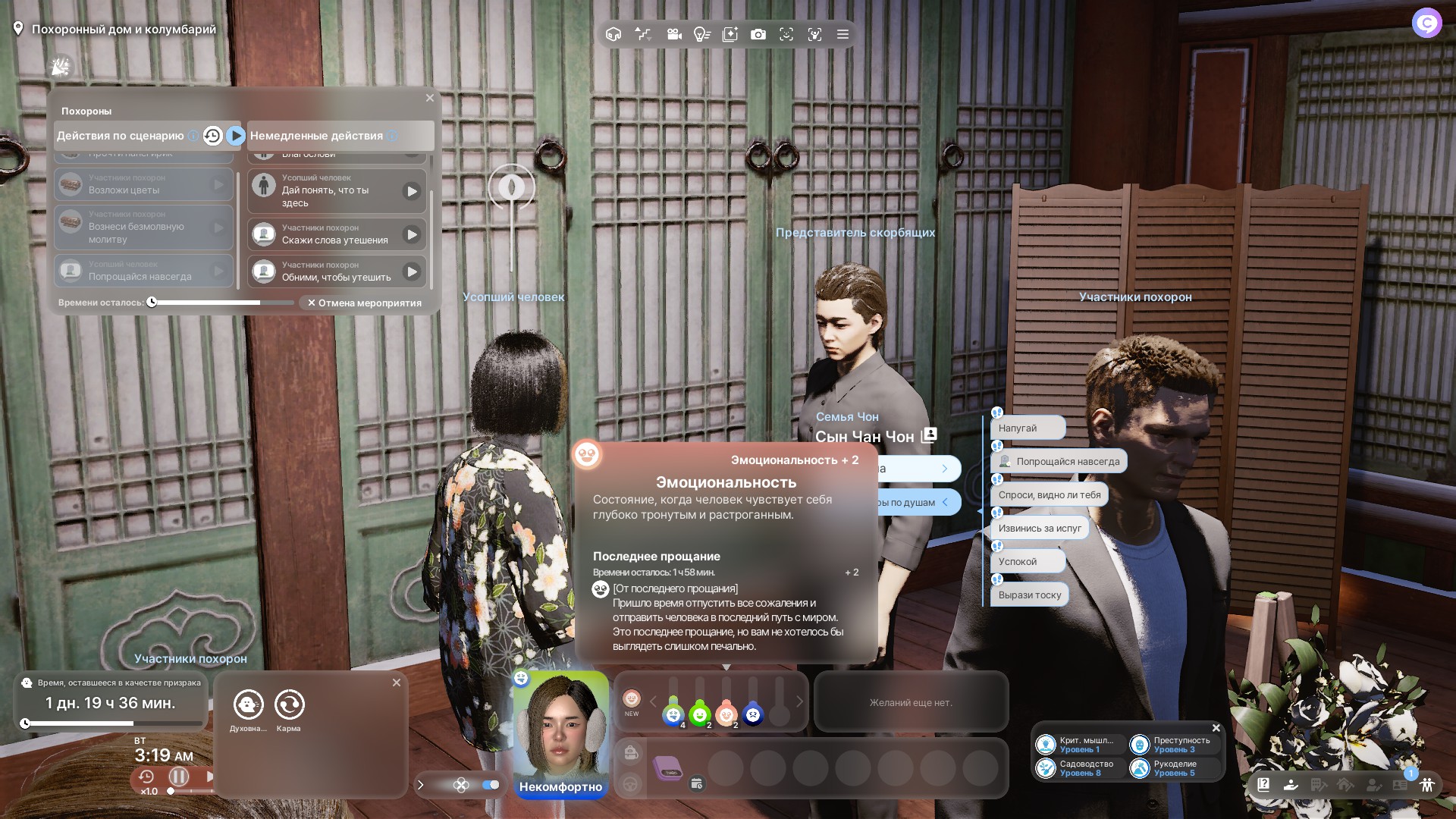Screen dimensions: 1456x819
Task: Play the Скажи слова утешения action
Action: [412, 234]
